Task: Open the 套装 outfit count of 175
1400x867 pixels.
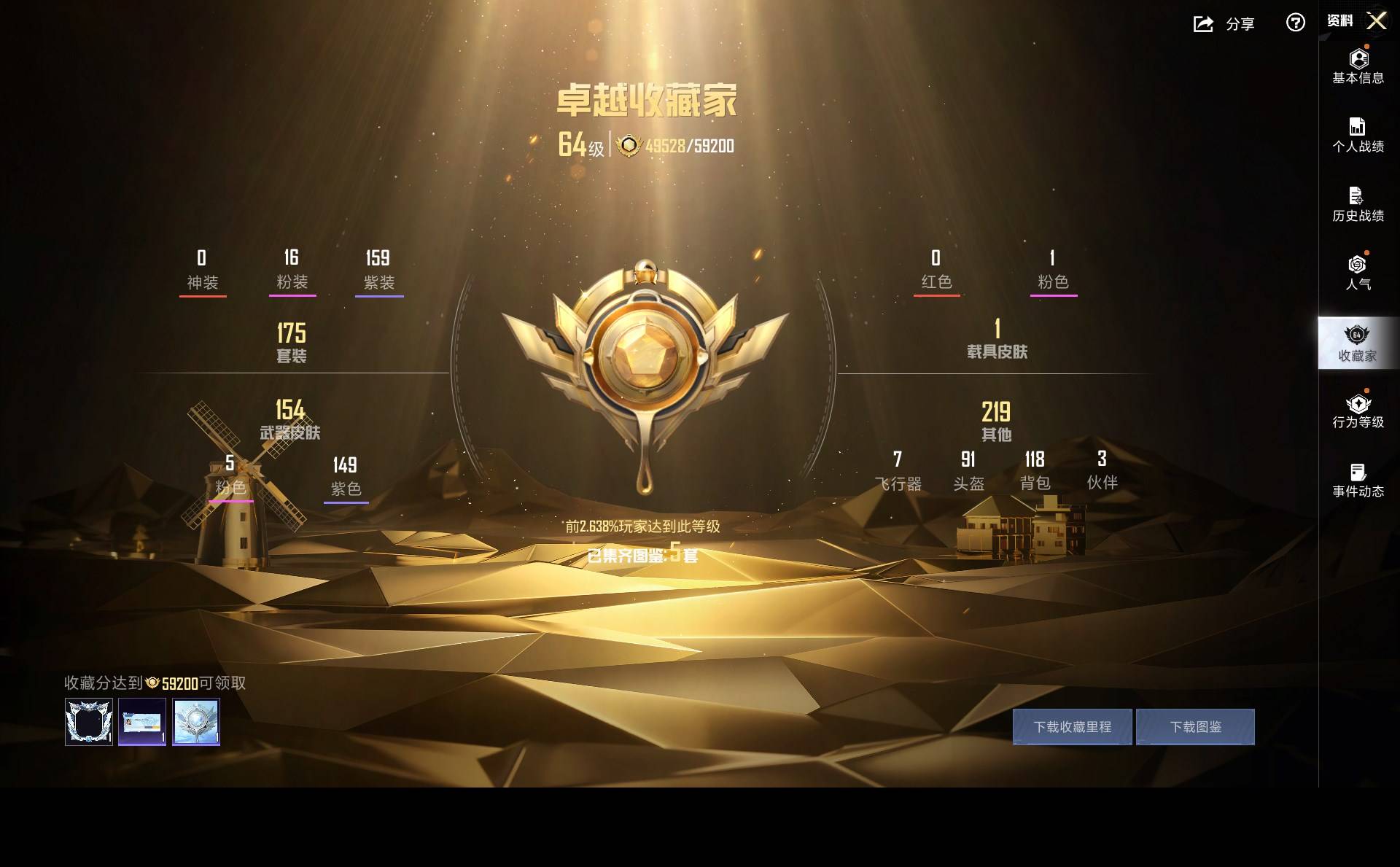Action: pos(291,342)
